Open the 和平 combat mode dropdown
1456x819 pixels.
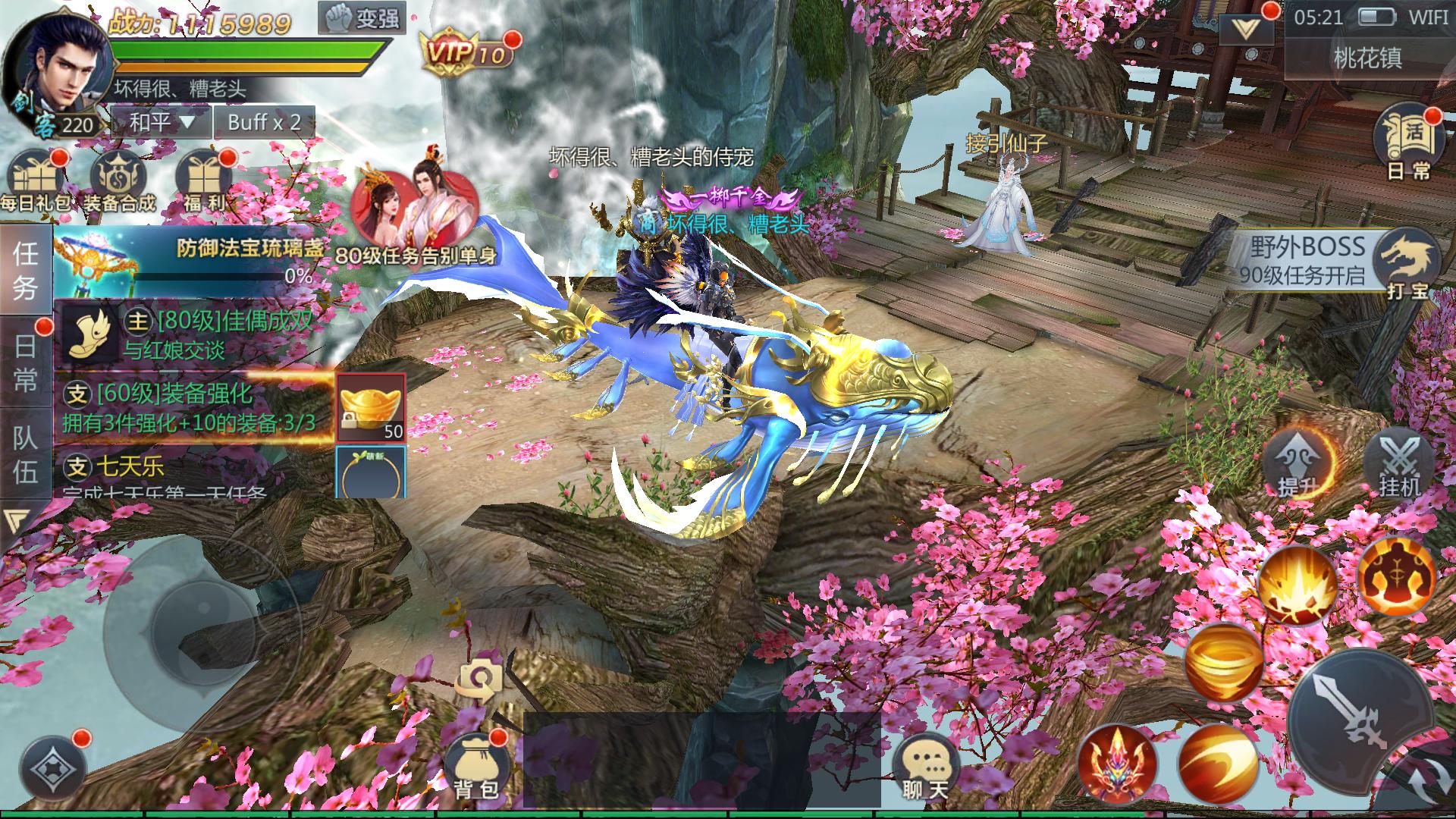point(161,122)
